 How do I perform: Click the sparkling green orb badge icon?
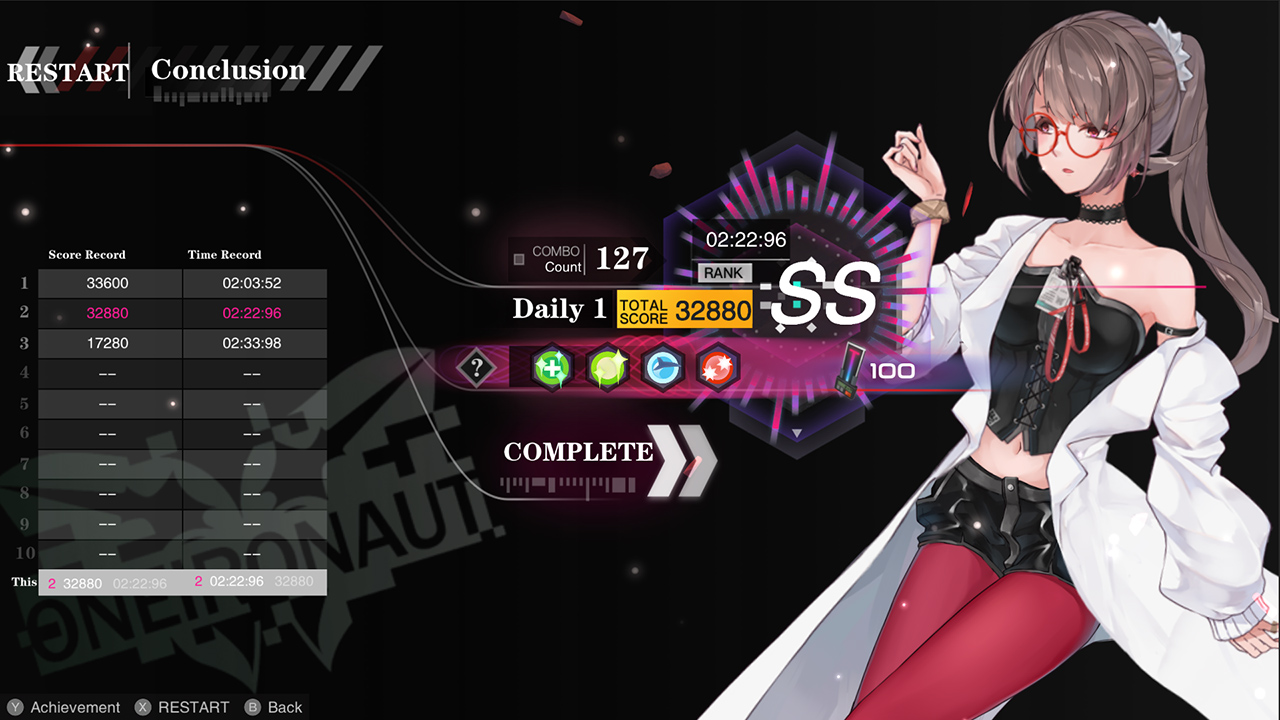tap(608, 368)
